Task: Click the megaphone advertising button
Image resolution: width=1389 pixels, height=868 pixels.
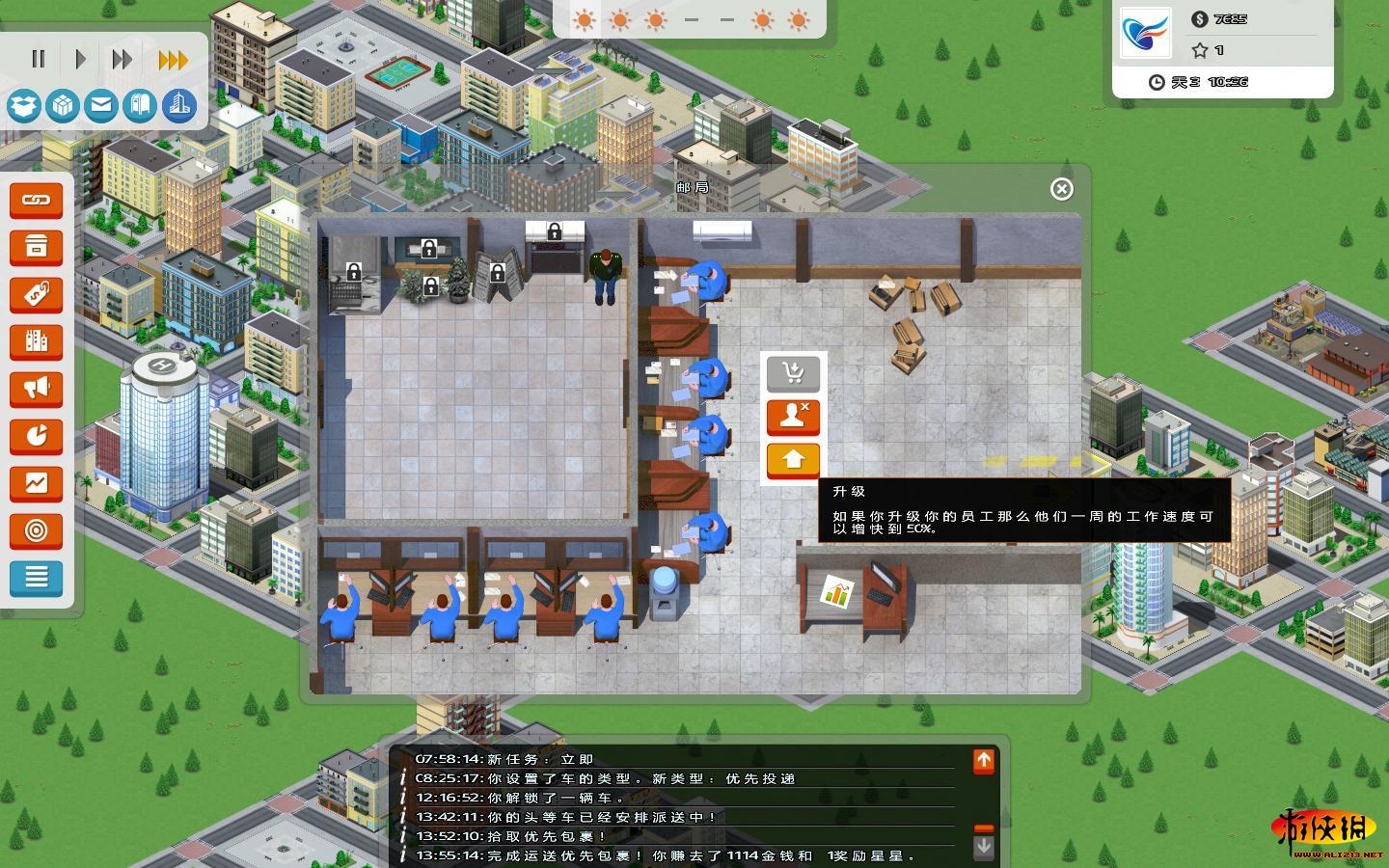Action: point(37,389)
